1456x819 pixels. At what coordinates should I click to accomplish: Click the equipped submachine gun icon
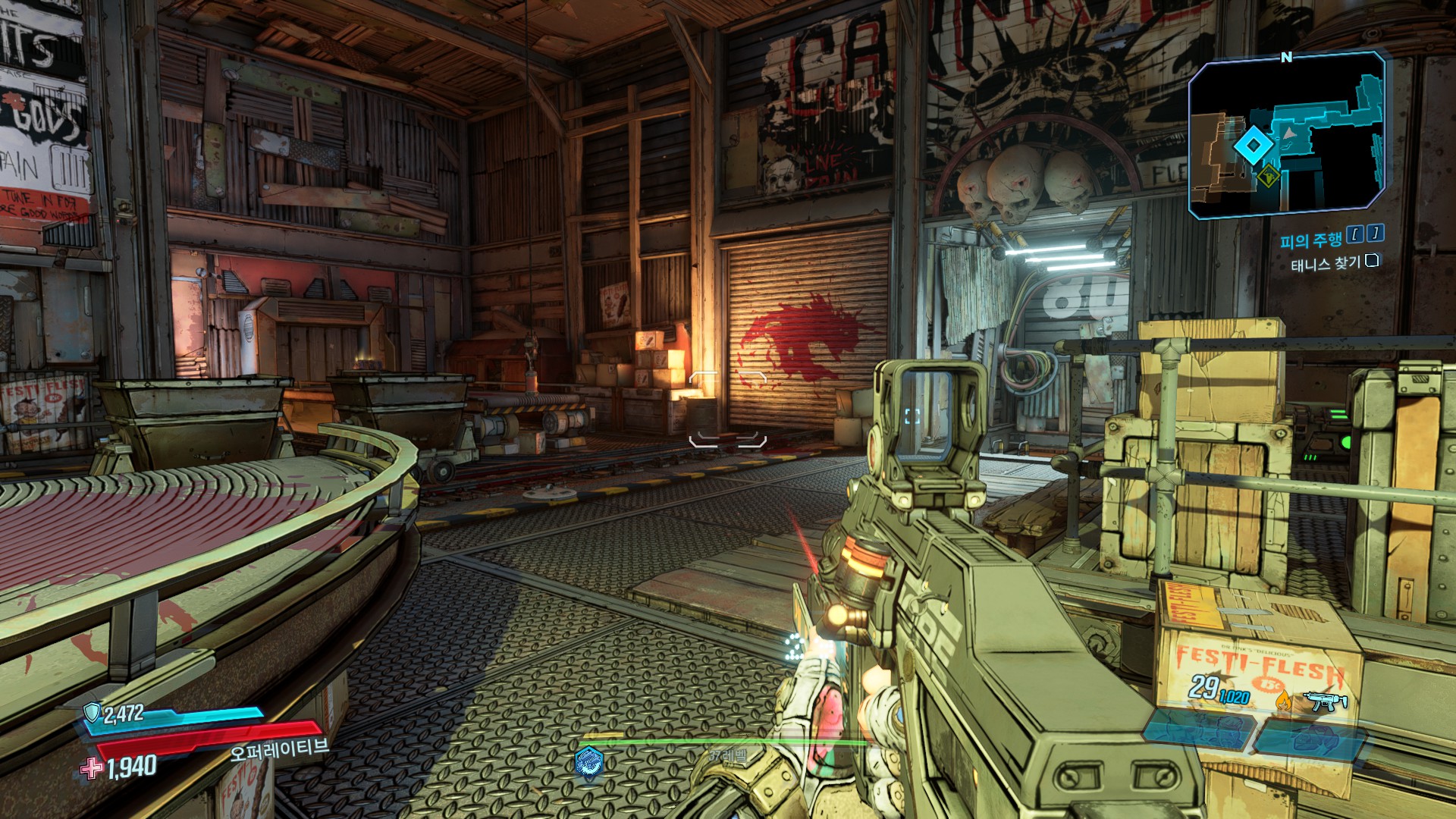(x=1324, y=701)
